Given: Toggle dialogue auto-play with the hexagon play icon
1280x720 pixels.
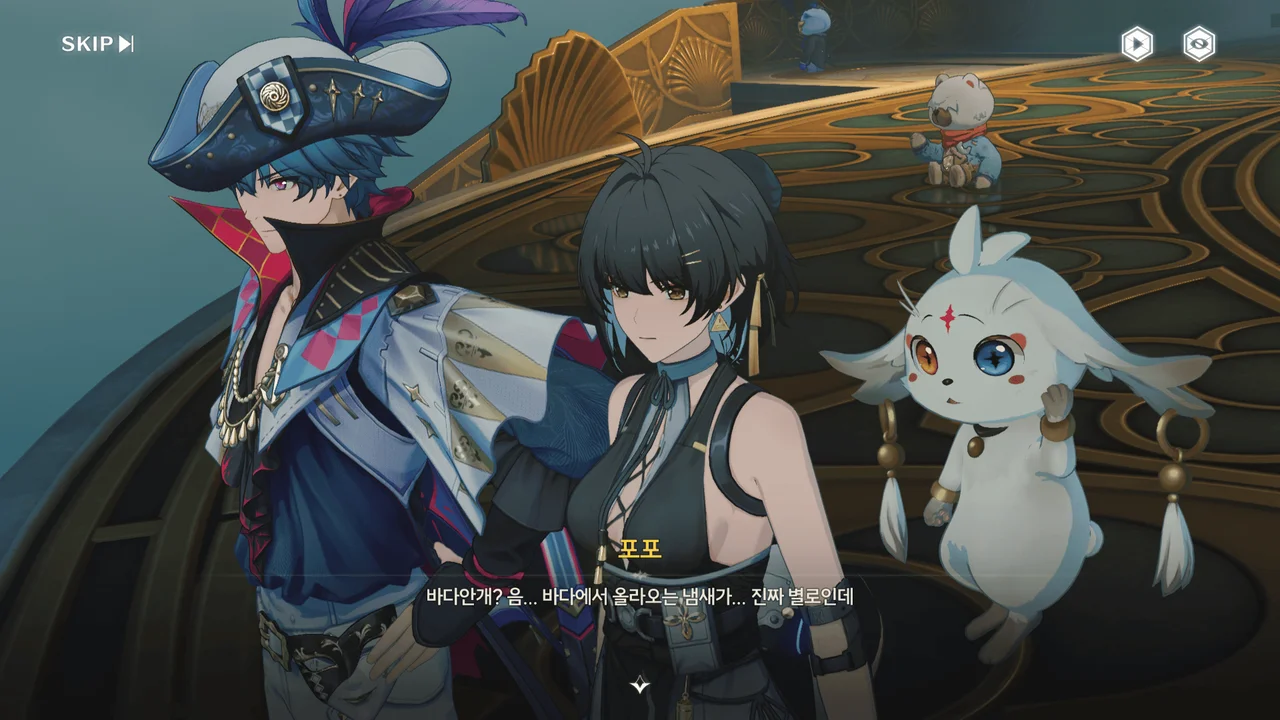Looking at the screenshot, I should (x=1136, y=44).
